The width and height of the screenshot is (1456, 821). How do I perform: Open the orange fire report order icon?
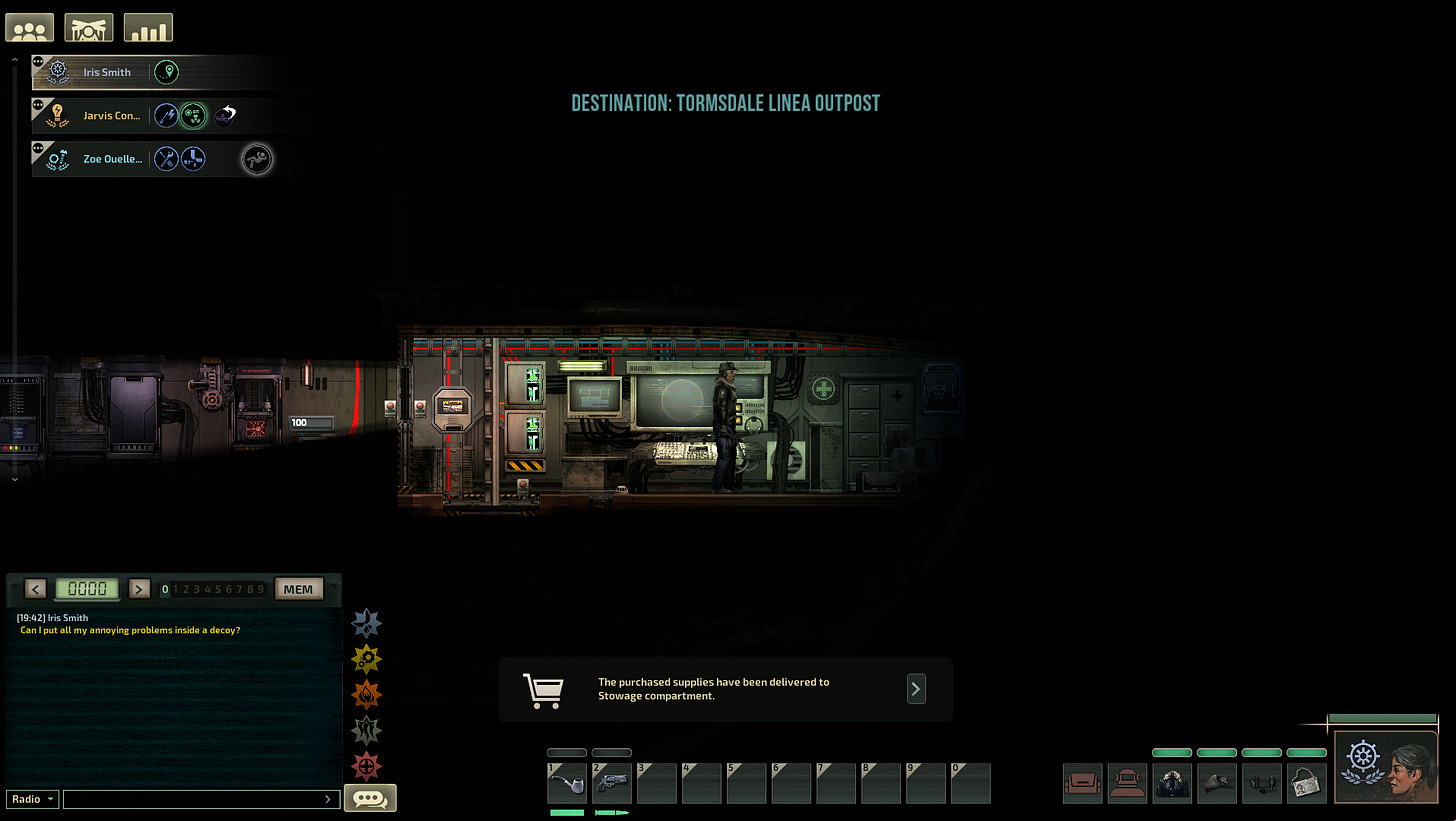366,694
